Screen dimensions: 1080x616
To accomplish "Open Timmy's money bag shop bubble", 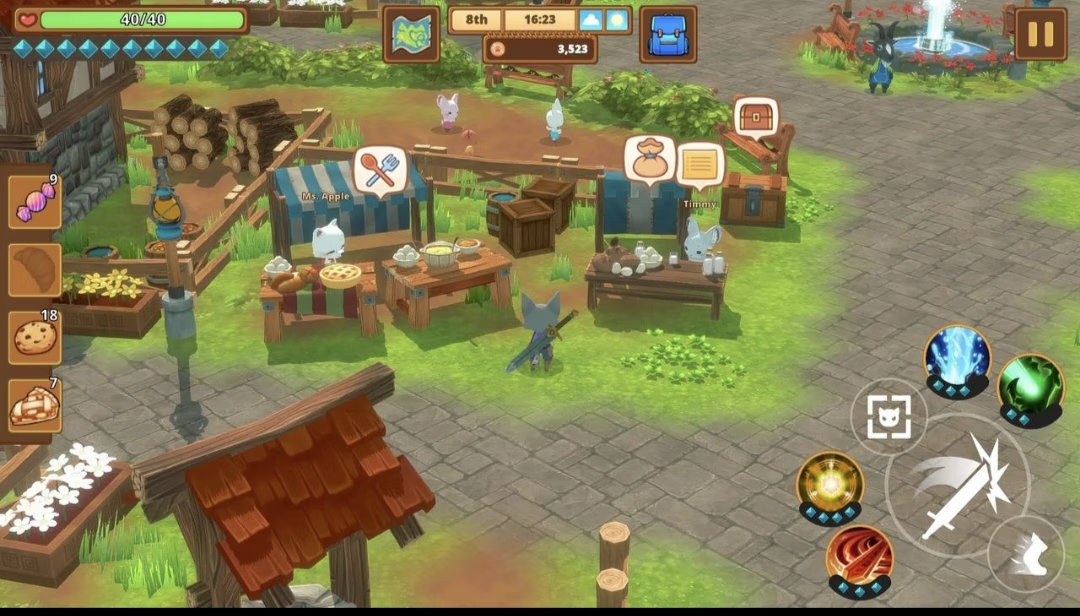I will [x=648, y=159].
